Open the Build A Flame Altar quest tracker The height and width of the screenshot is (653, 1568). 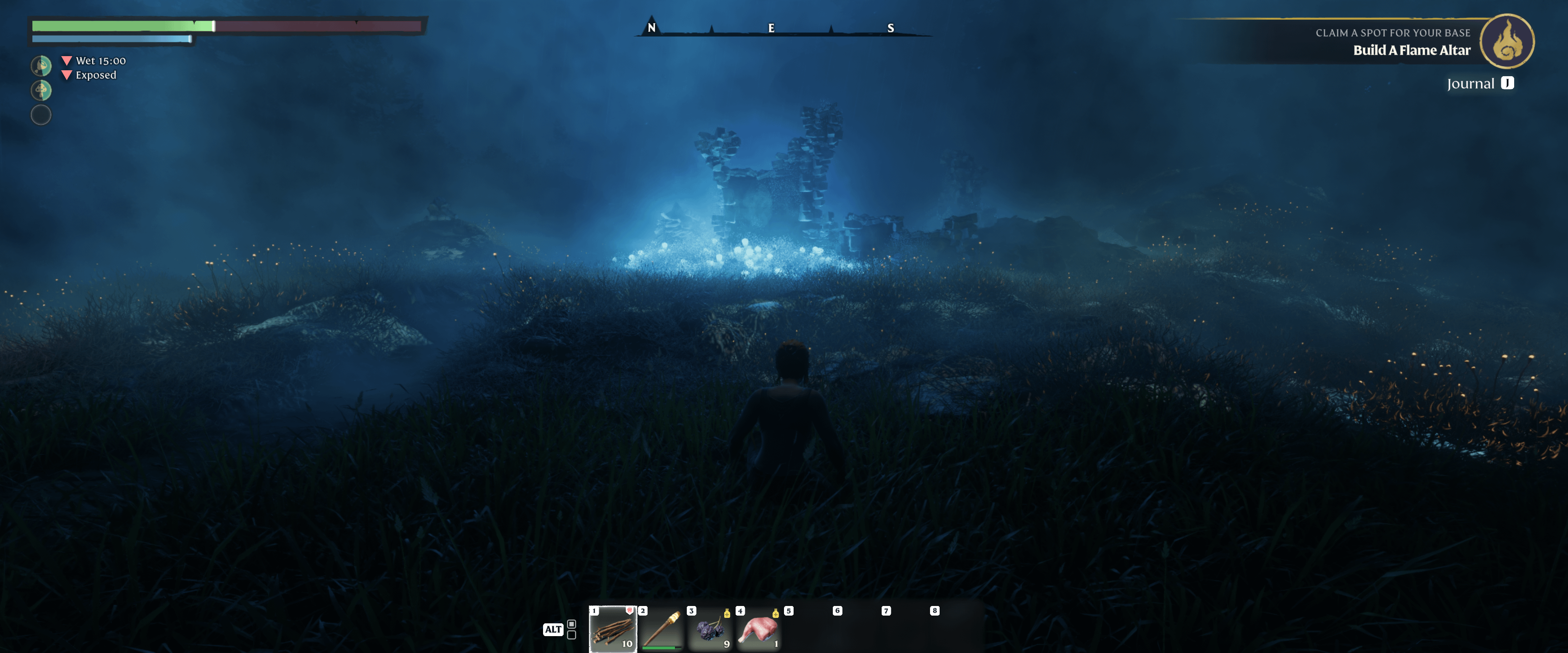point(1411,51)
